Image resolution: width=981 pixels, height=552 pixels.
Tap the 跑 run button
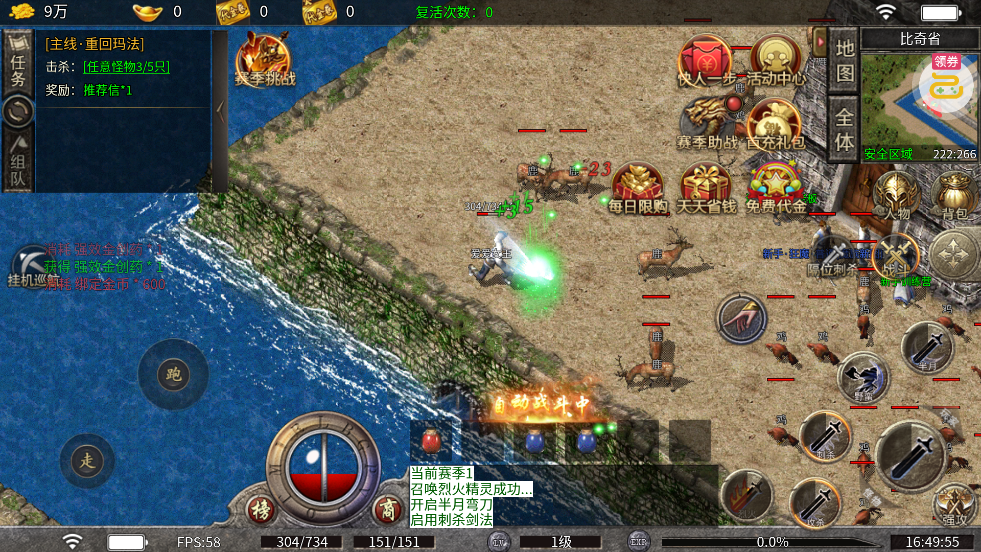click(x=173, y=374)
